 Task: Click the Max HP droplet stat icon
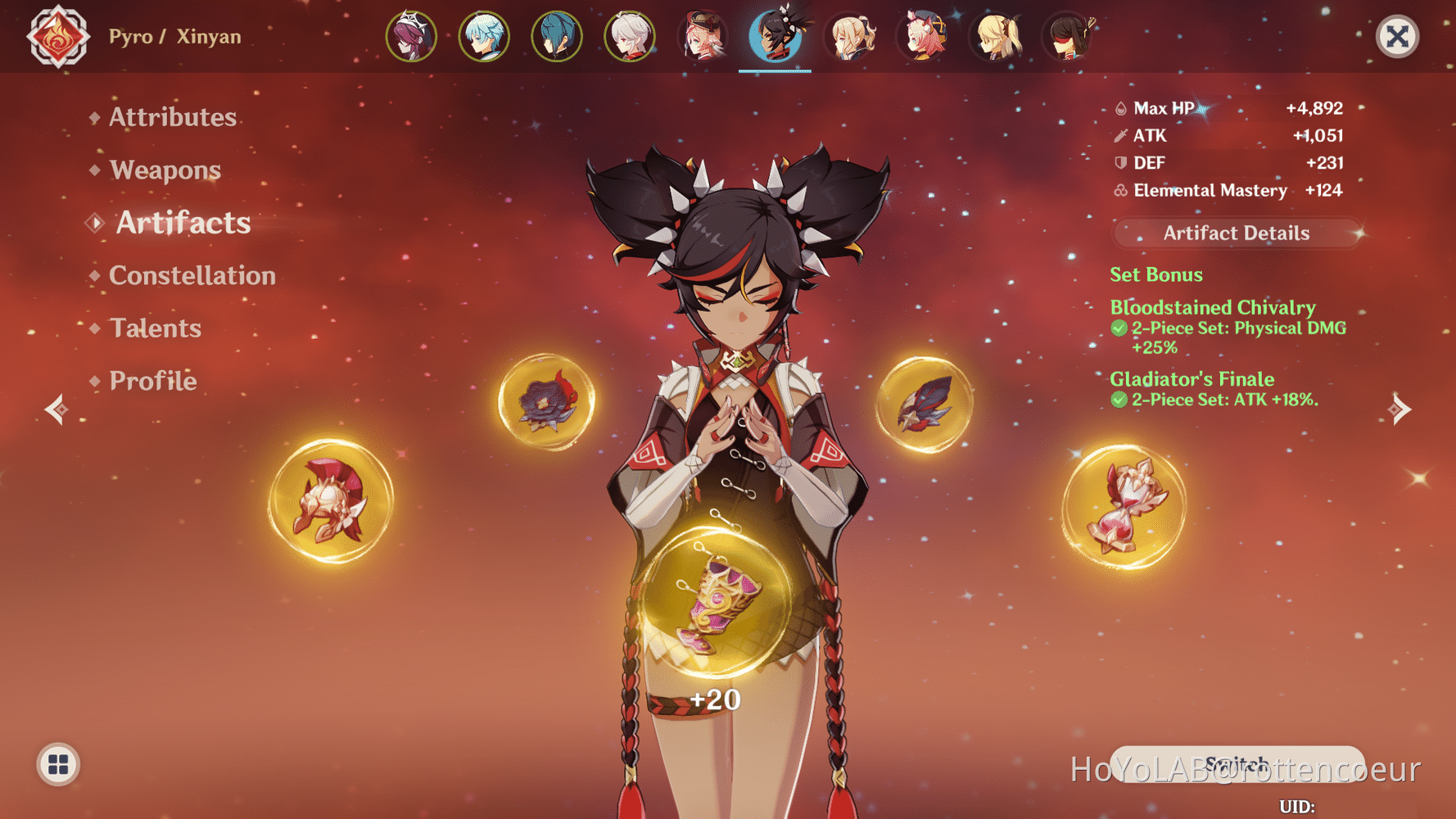pos(1119,106)
